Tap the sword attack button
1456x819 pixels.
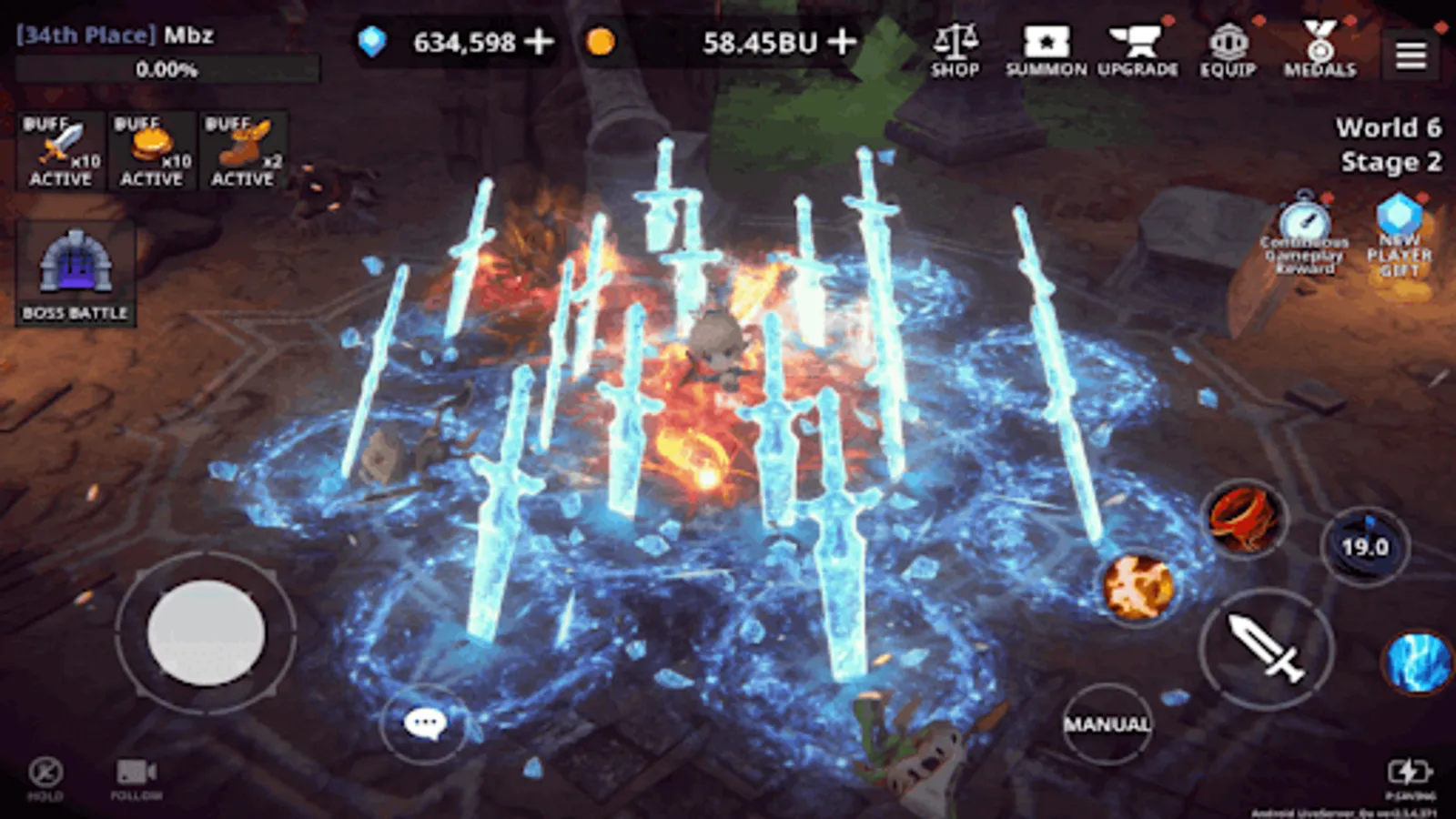[x=1265, y=649]
